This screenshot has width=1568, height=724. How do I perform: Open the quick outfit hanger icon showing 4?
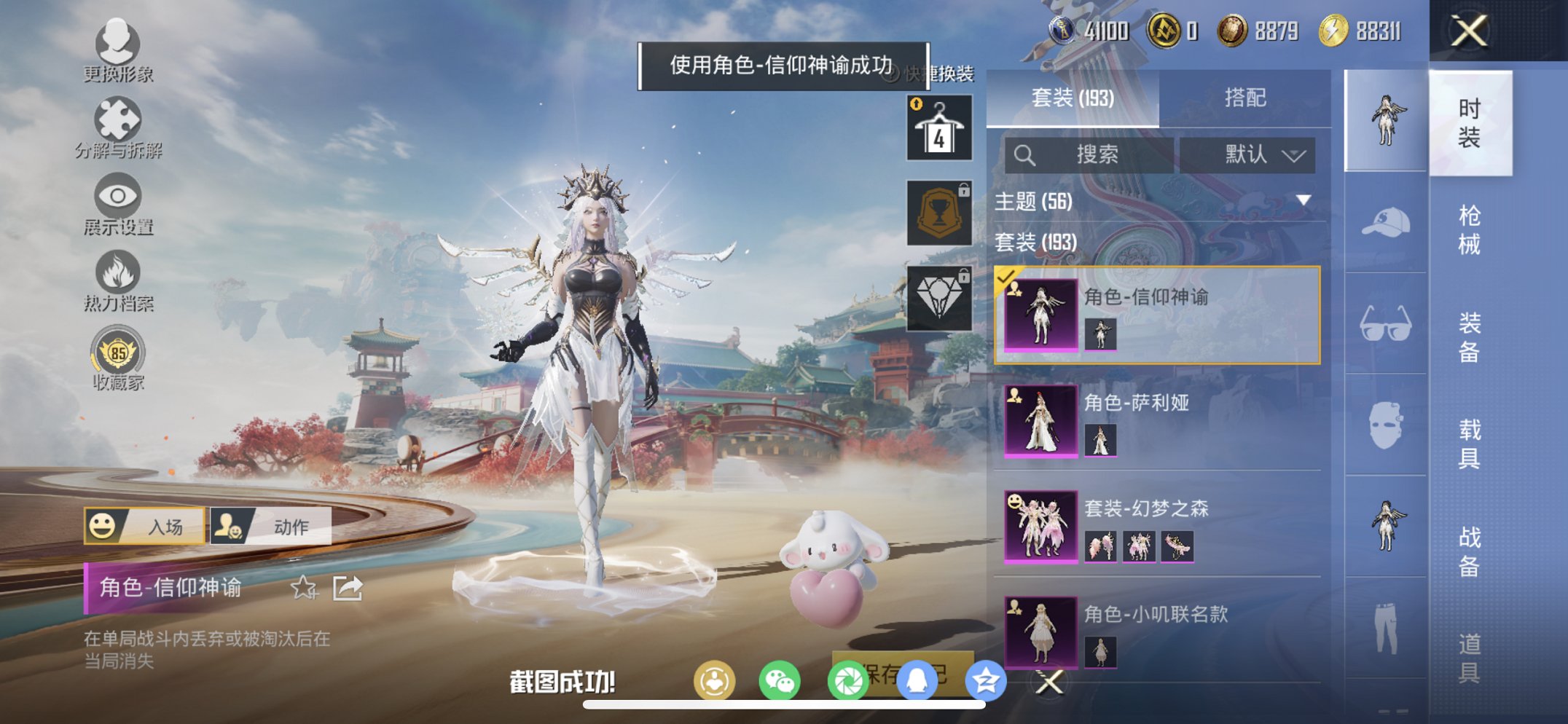(941, 127)
